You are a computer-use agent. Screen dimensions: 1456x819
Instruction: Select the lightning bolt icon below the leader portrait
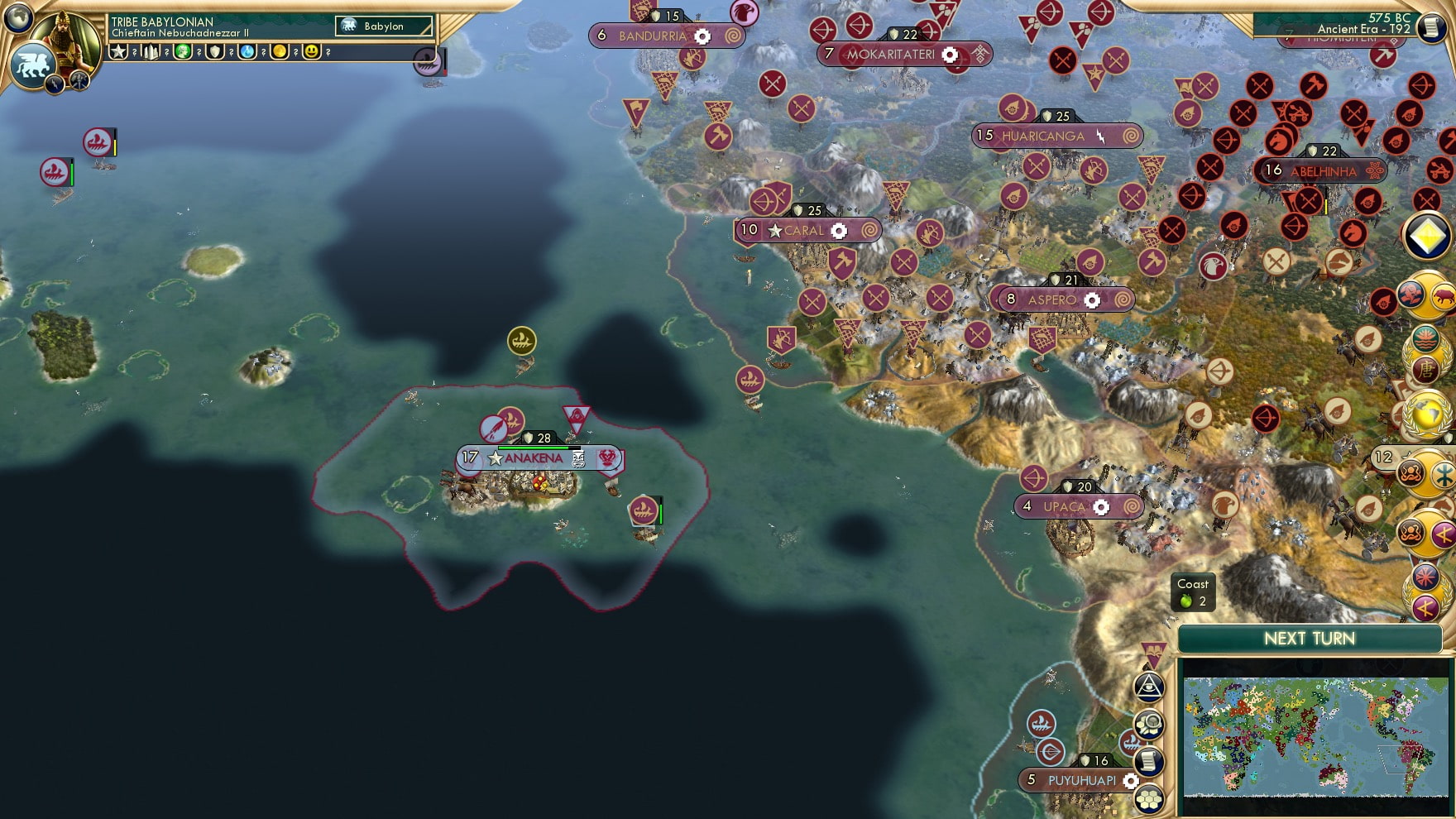(x=55, y=84)
